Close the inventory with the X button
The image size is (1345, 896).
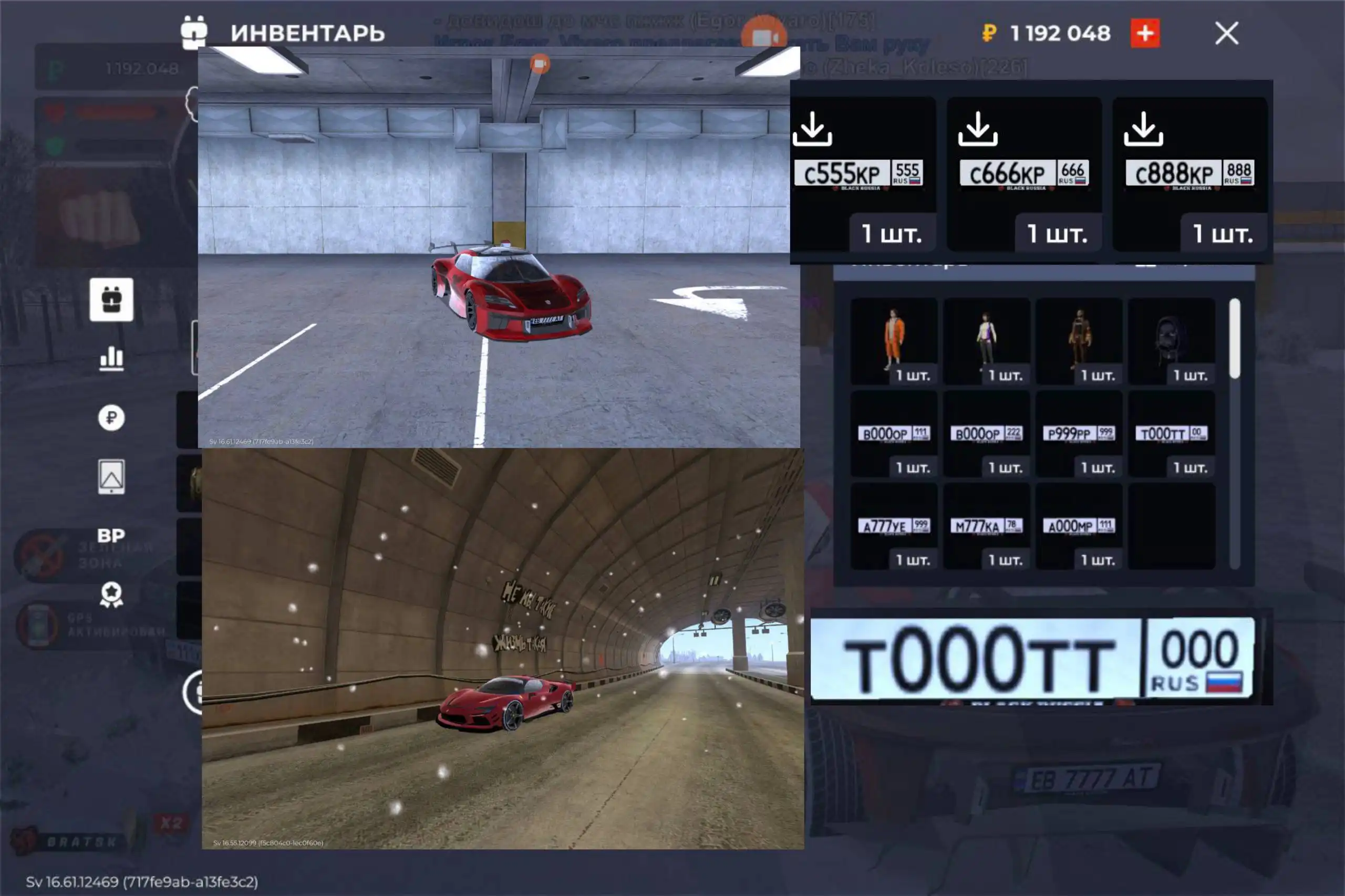tap(1226, 33)
